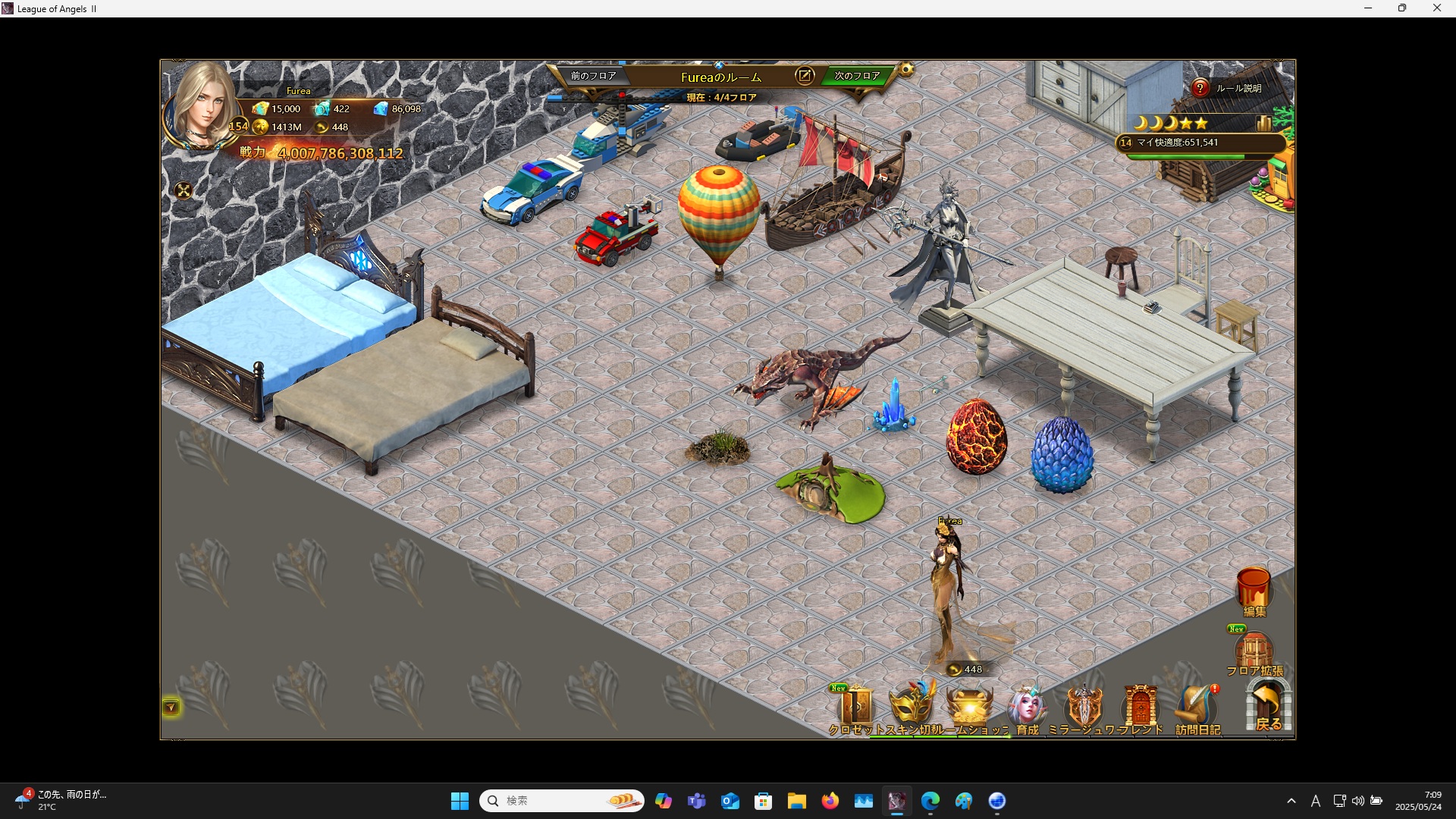The height and width of the screenshot is (819, 1456).
Task: Expand the small yellow arrow panel toggle
Action: tap(171, 708)
